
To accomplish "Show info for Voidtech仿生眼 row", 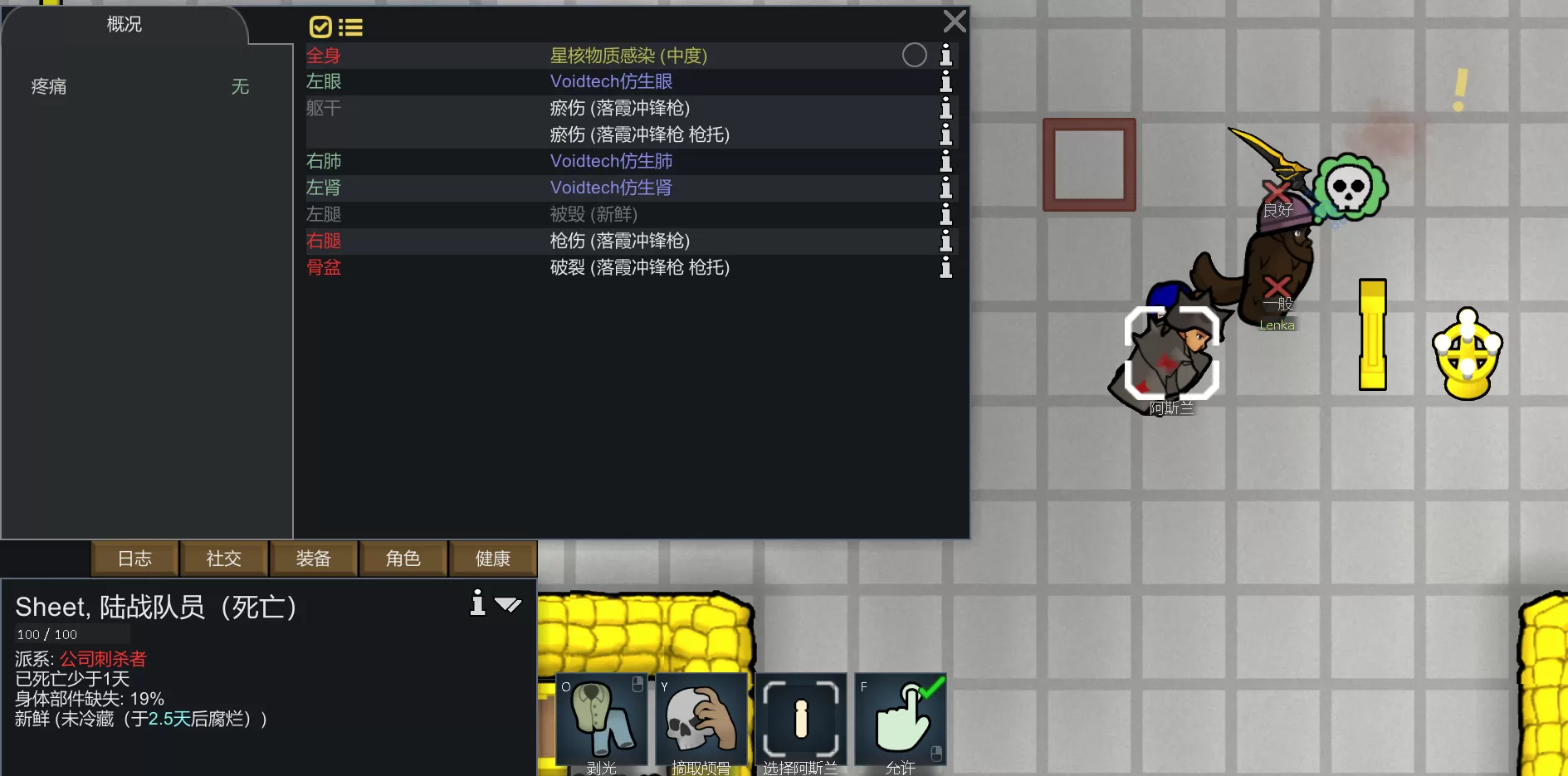I will point(945,81).
